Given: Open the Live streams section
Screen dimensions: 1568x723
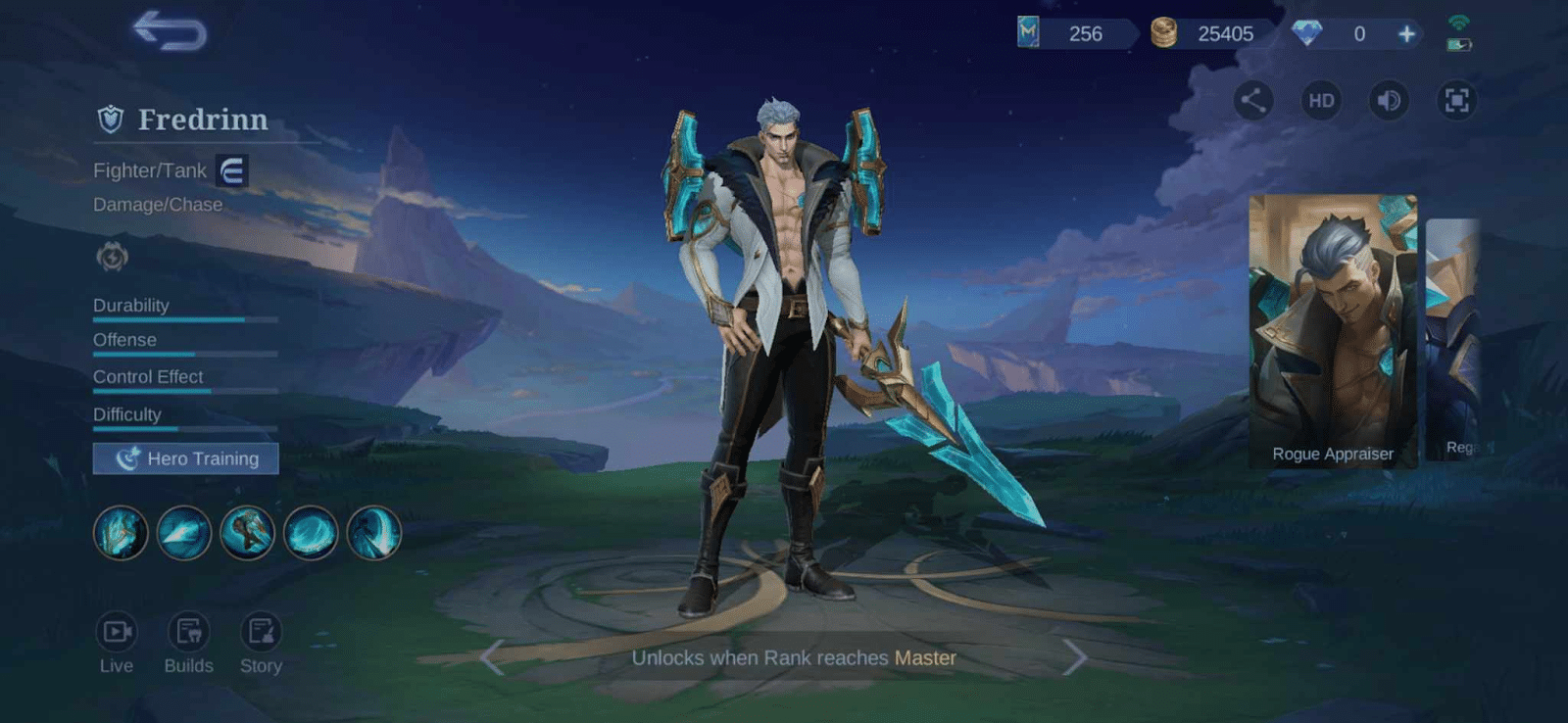Looking at the screenshot, I should pos(117,642).
